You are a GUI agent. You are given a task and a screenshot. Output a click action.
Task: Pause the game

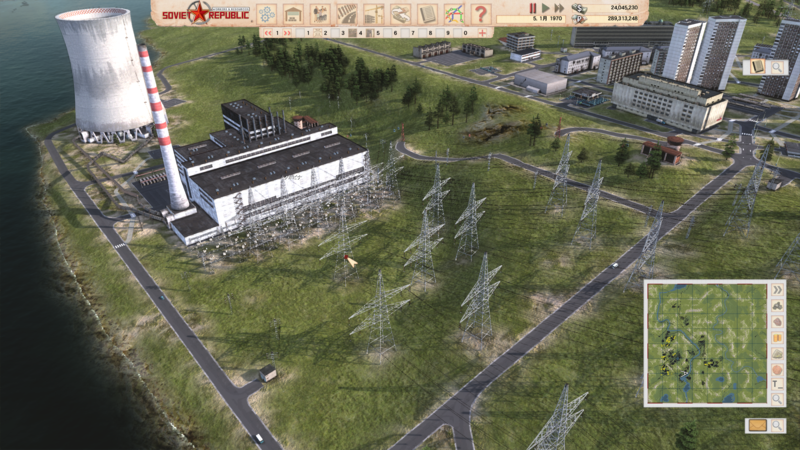(x=533, y=8)
